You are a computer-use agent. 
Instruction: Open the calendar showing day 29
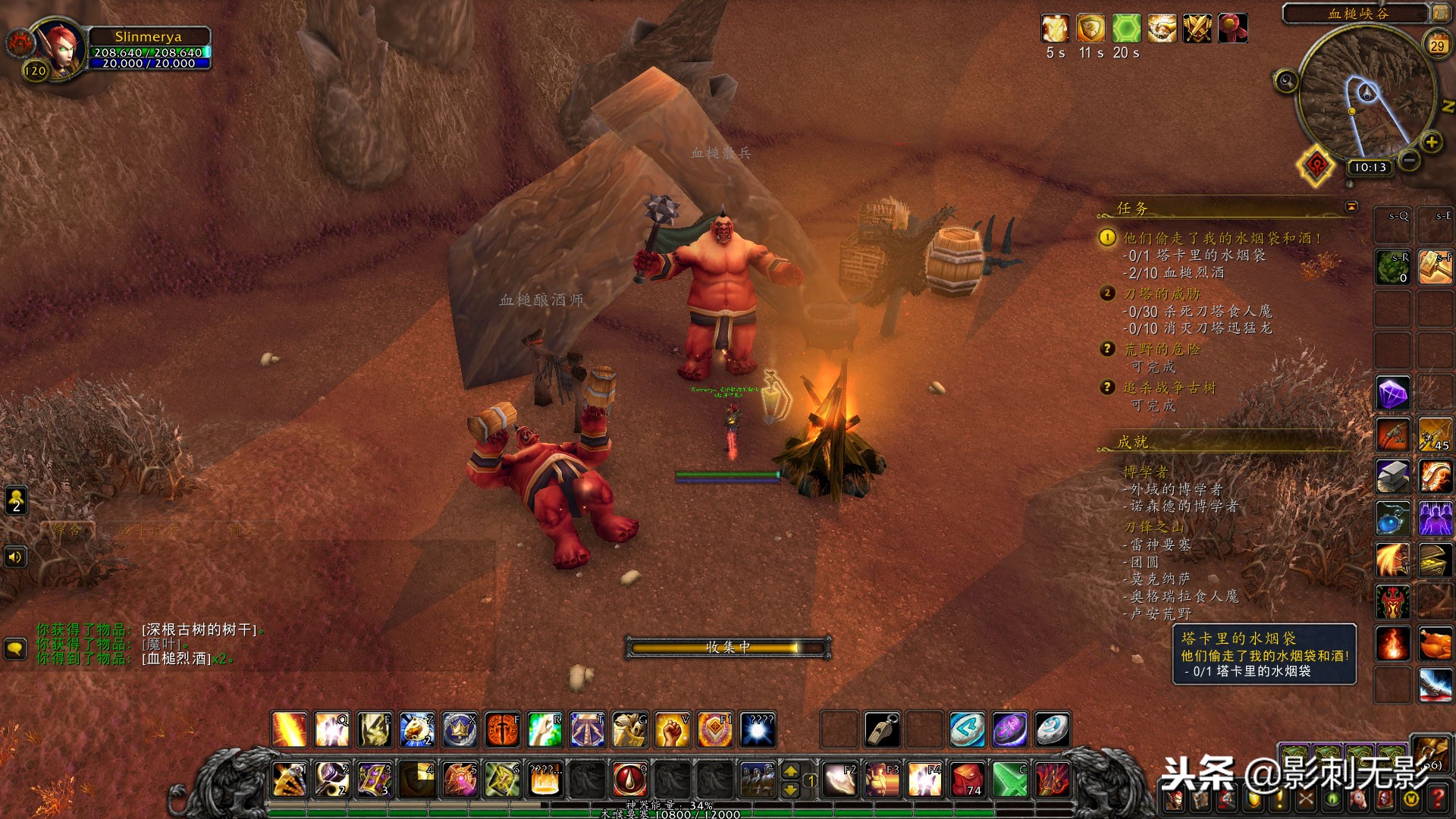click(x=1437, y=45)
